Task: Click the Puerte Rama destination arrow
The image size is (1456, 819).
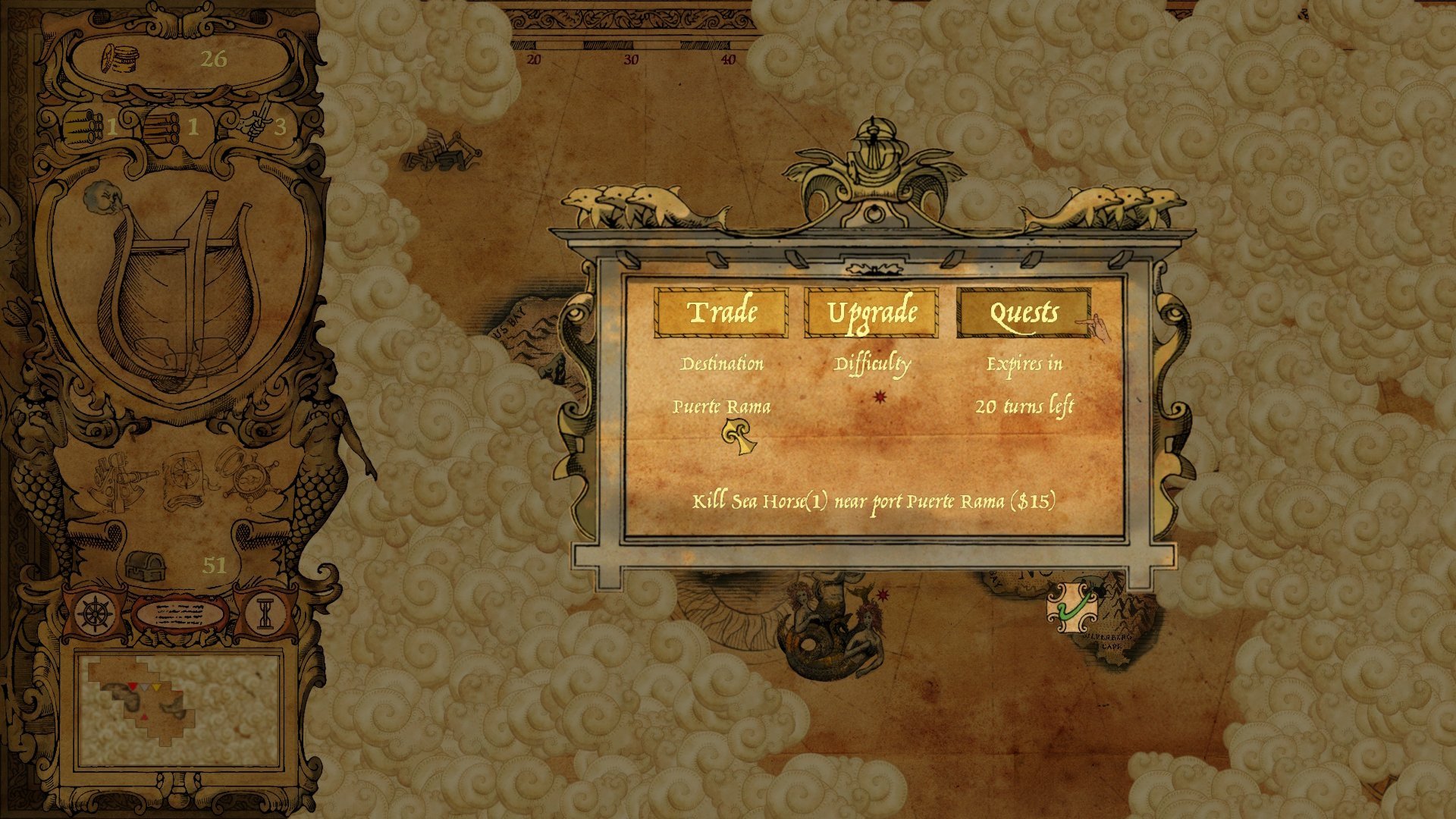Action: [x=739, y=438]
